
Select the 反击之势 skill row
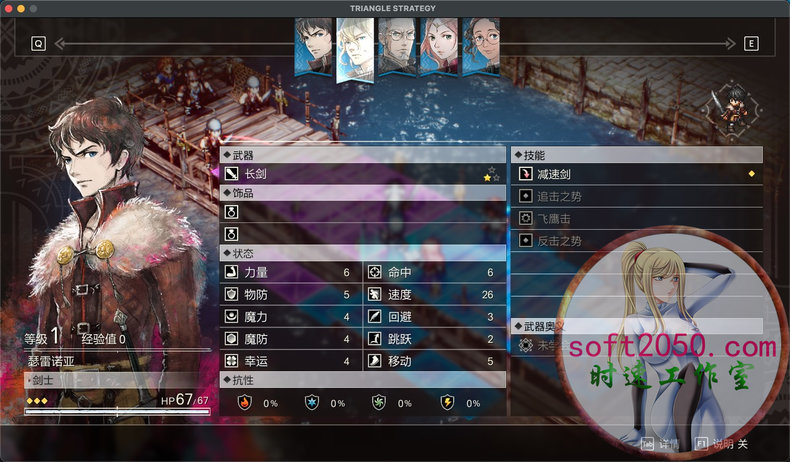tap(637, 241)
